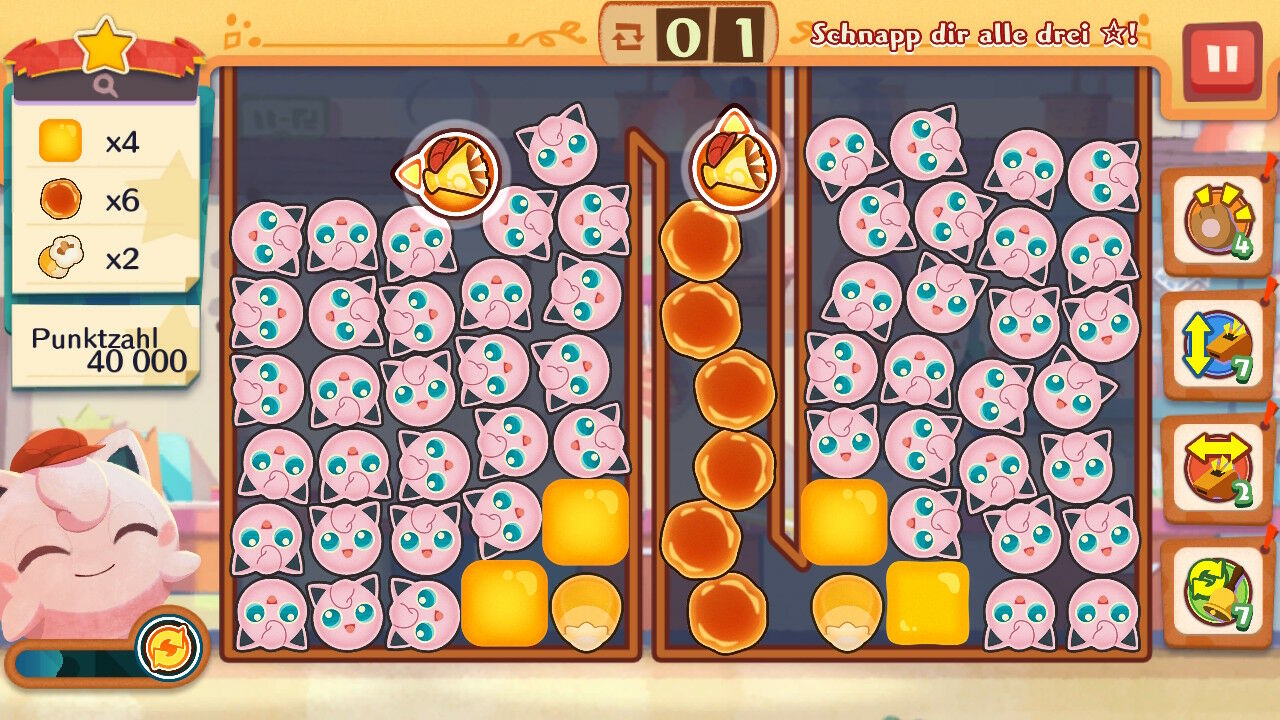
Task: Pause the game with the red button
Action: 1221,60
